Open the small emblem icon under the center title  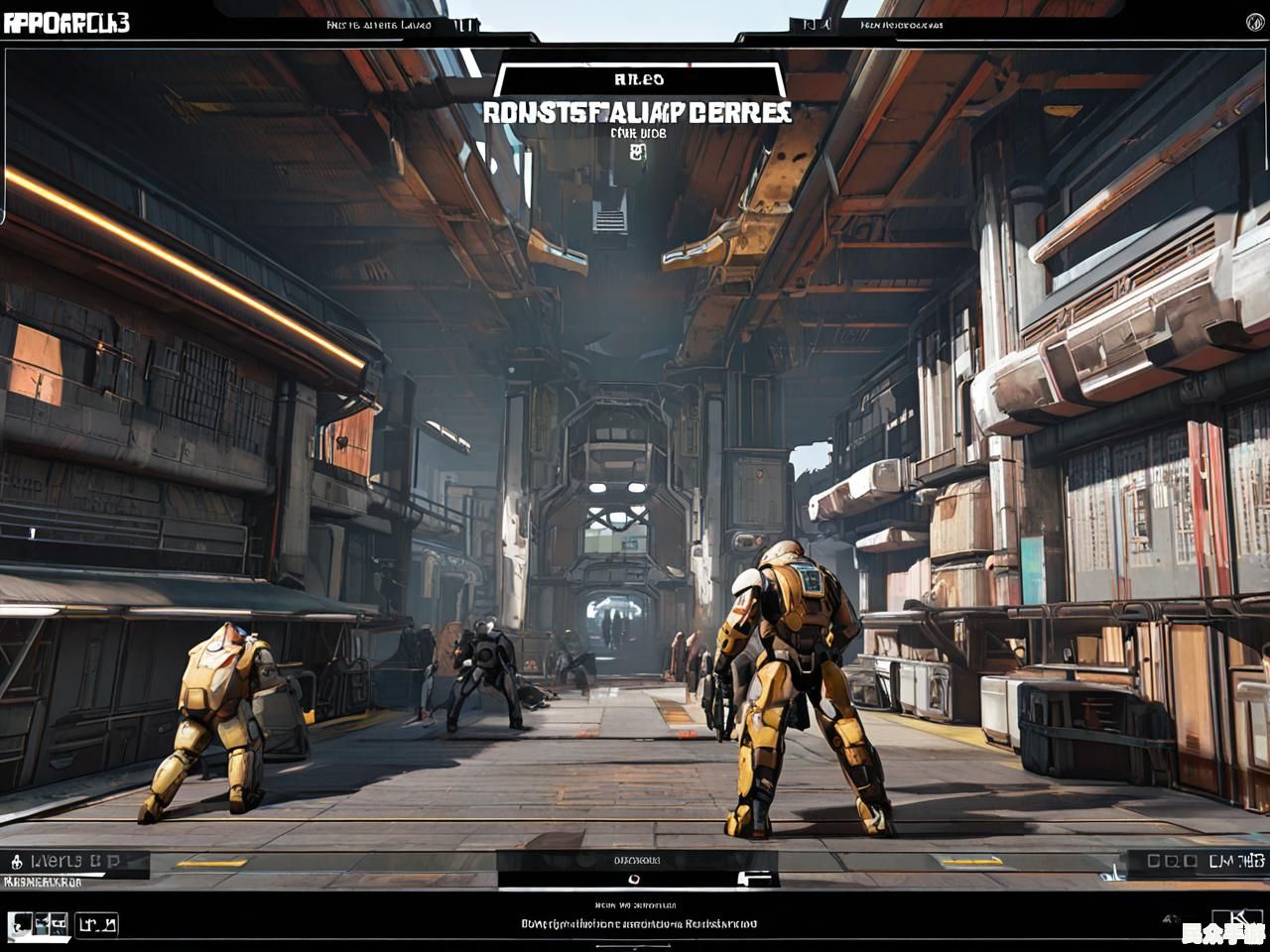pos(638,152)
